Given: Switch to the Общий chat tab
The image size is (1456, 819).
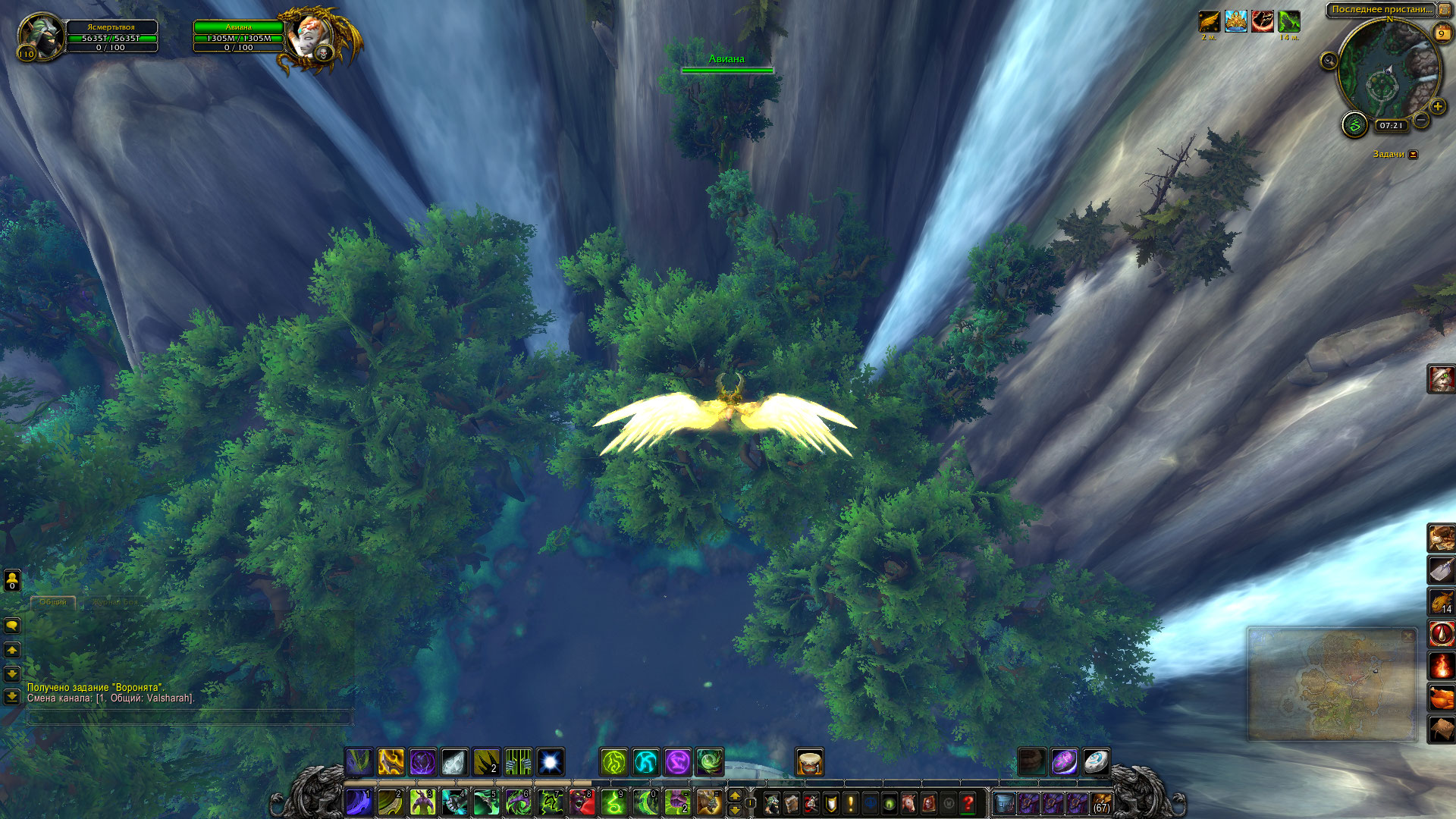Looking at the screenshot, I should coord(53,602).
